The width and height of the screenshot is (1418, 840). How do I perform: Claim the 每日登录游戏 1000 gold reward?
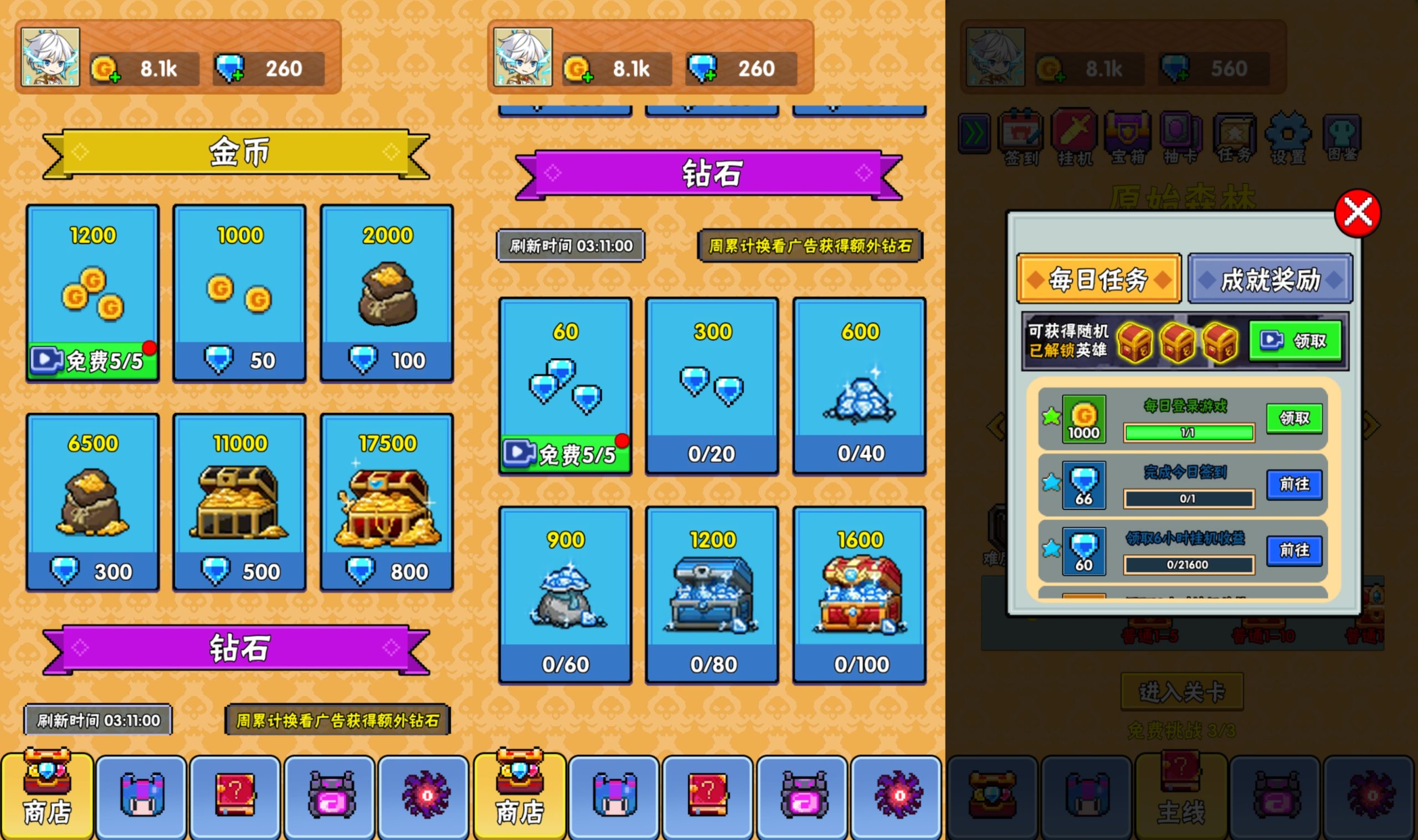tap(1294, 418)
